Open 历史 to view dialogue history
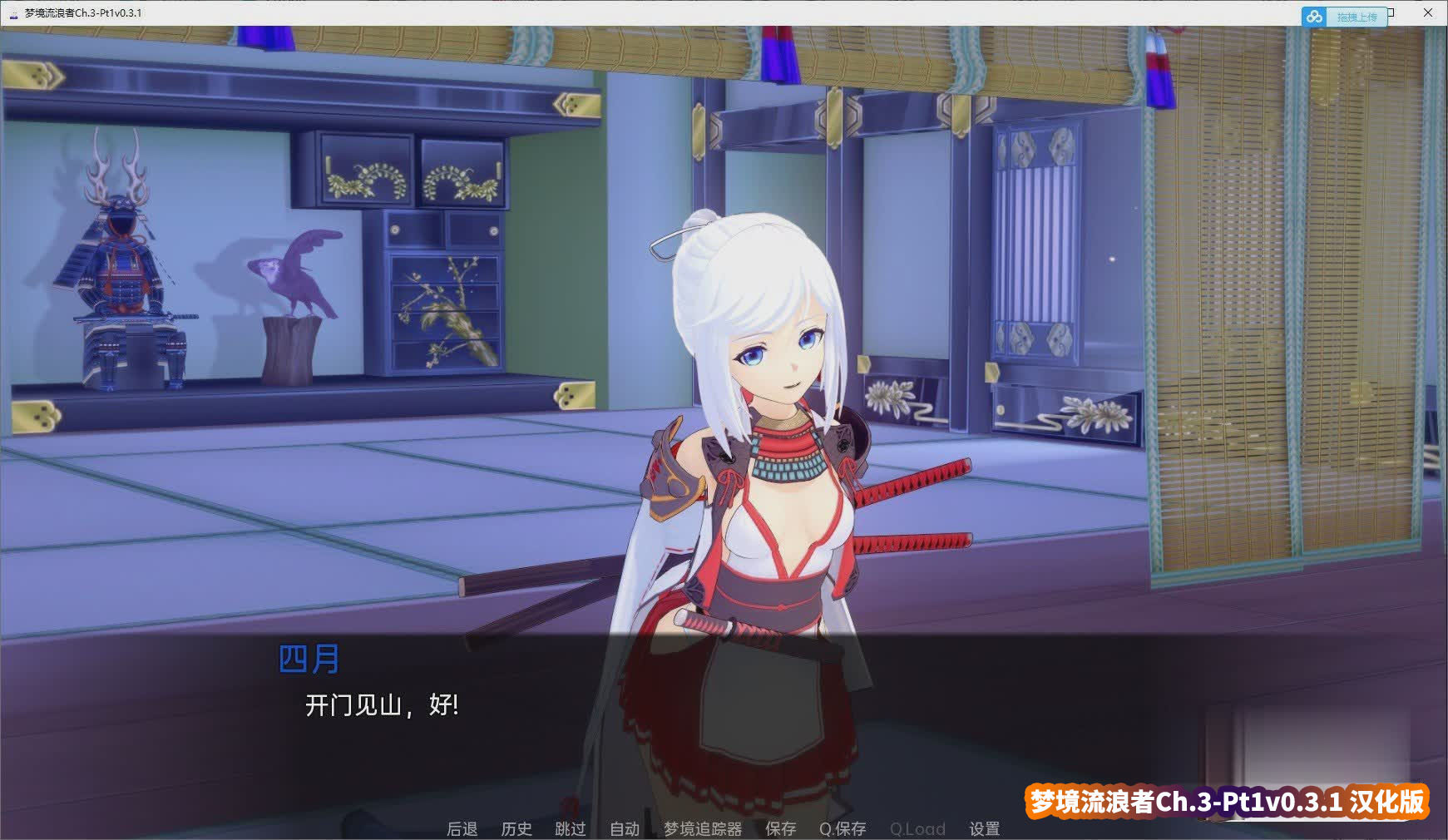 click(516, 828)
